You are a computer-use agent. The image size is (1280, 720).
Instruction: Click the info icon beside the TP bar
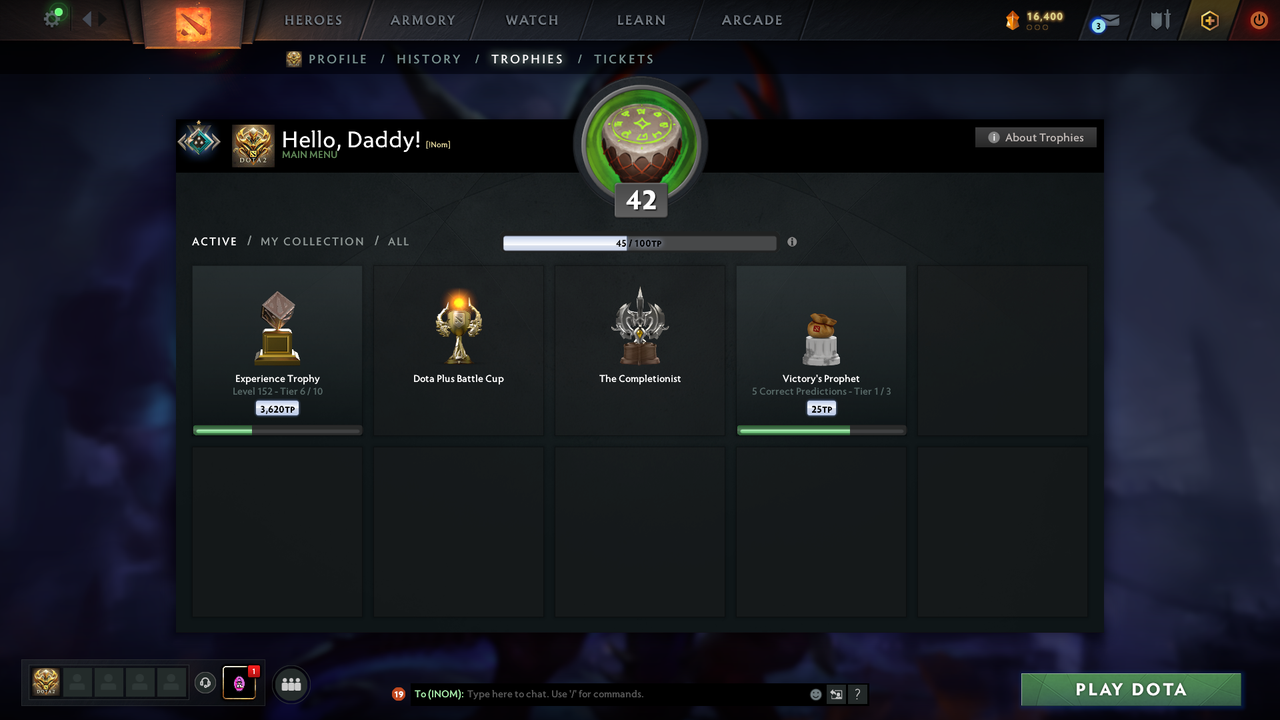coord(792,242)
